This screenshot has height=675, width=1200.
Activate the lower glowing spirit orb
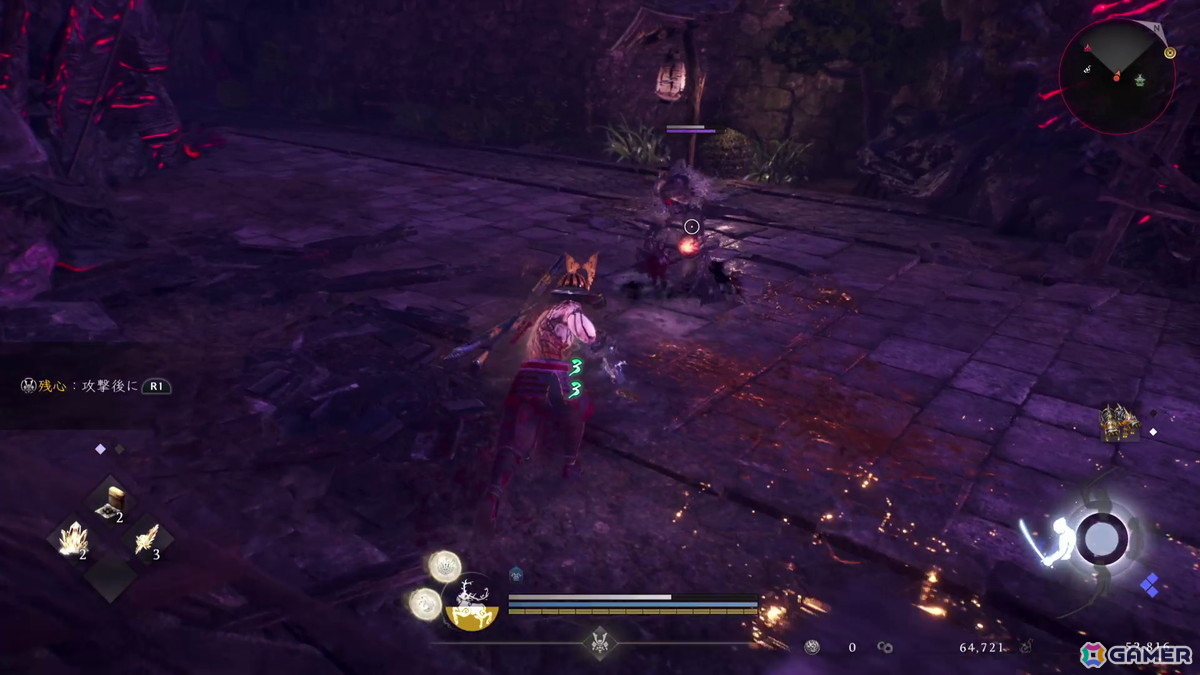point(425,602)
